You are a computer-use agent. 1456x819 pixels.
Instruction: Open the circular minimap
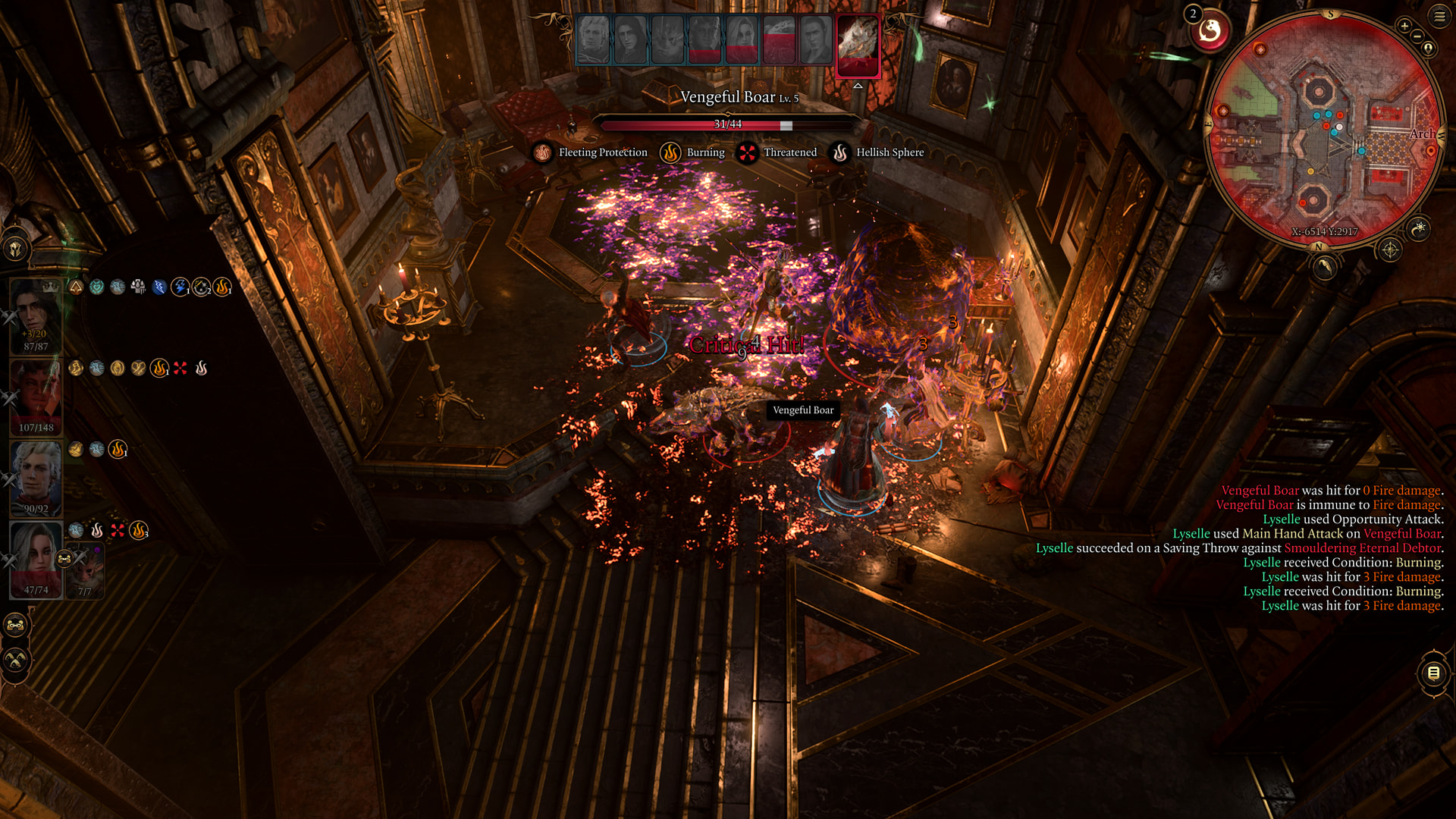1323,129
